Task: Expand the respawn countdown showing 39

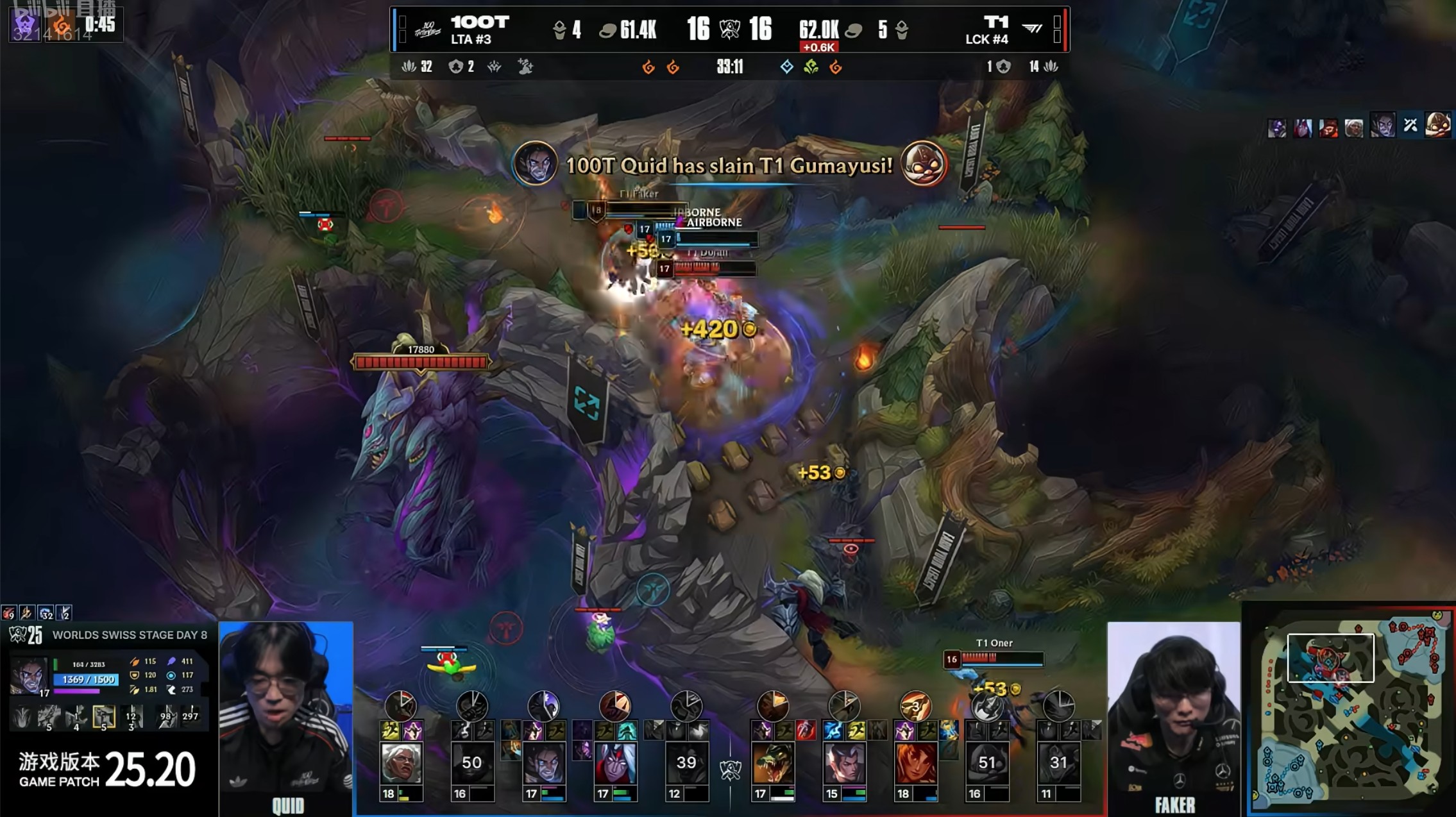Action: 686,762
